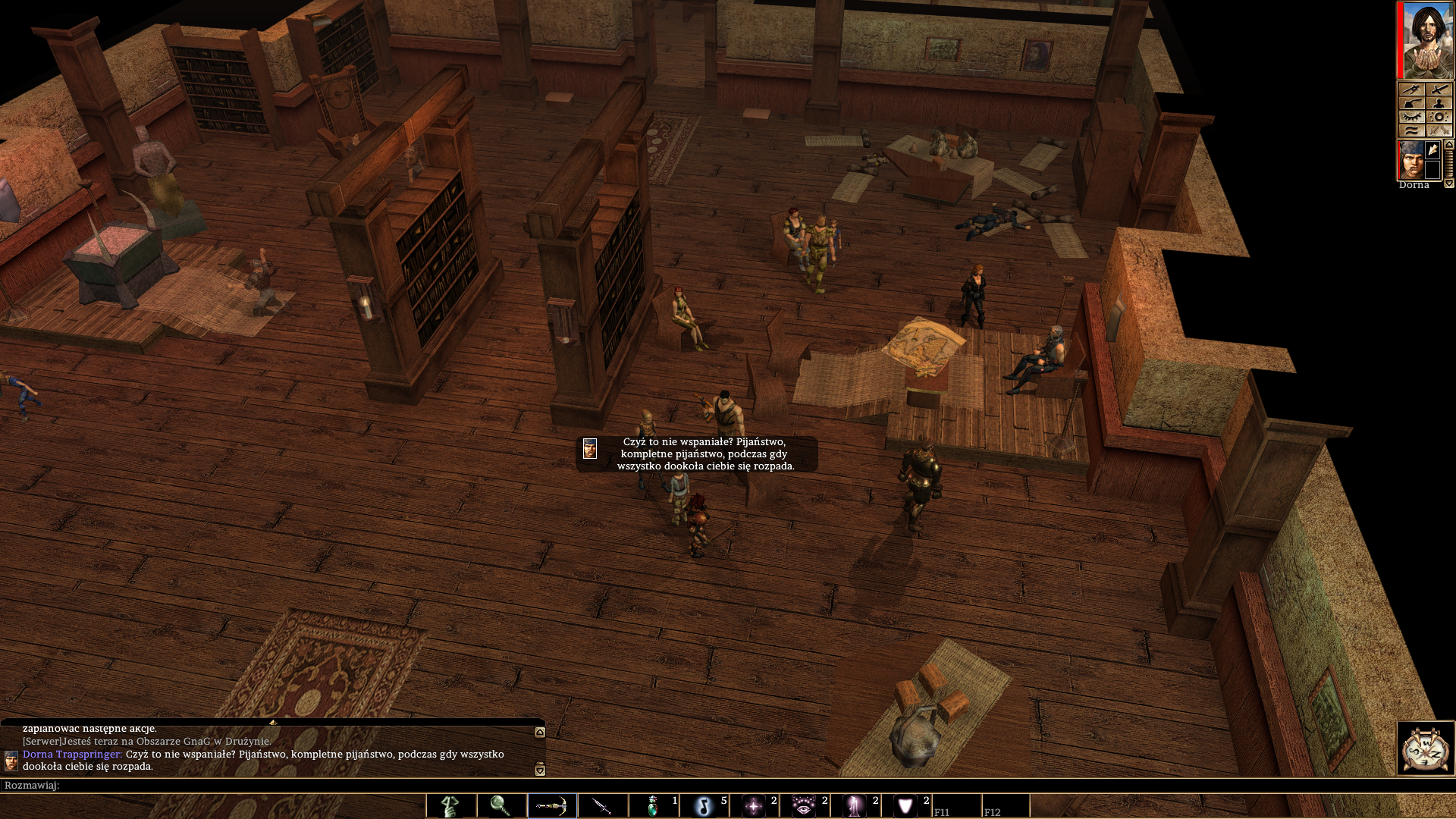The width and height of the screenshot is (1456, 819).
Task: Select Dorna's party portrait
Action: click(x=1410, y=160)
